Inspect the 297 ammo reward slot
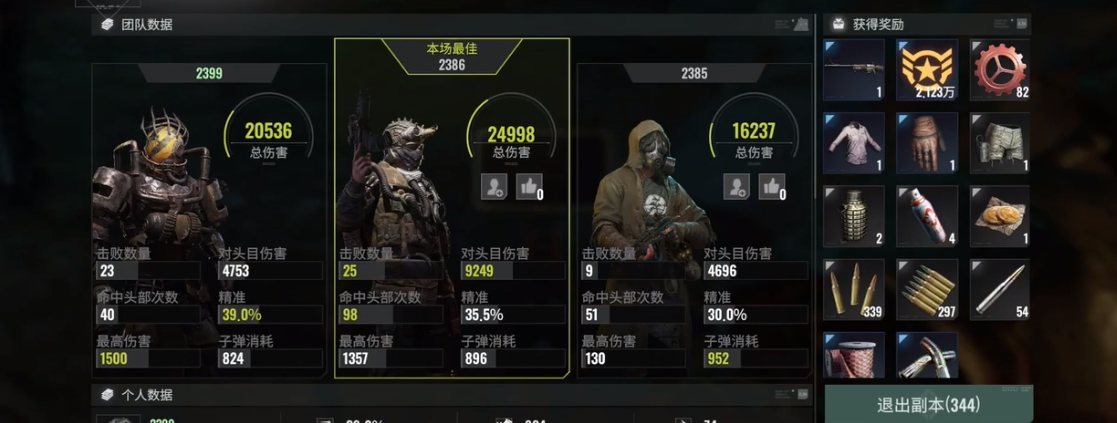The width and height of the screenshot is (1117, 423). pos(927,290)
